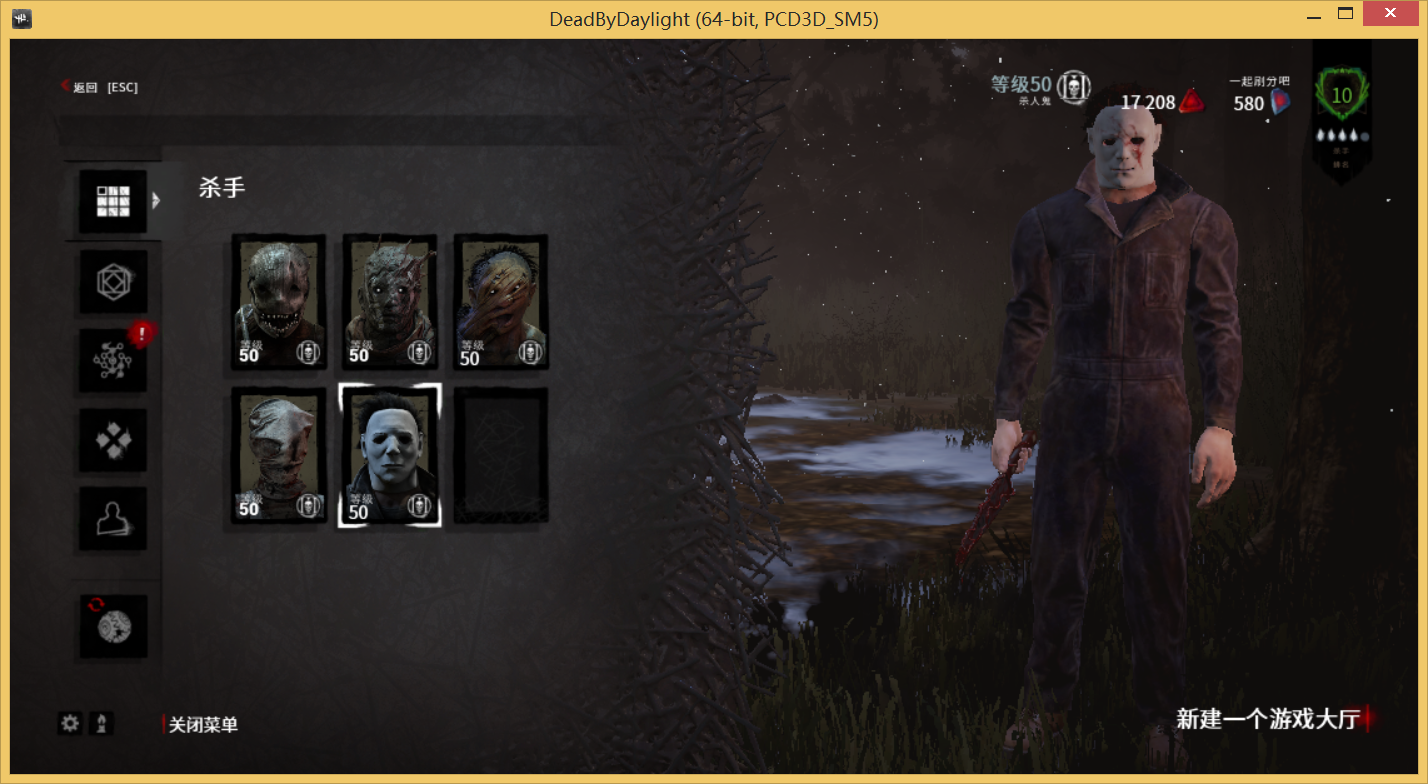Viewport: 1428px width, 784px height.
Task: Open the loadout hexagon tab
Action: tap(113, 282)
